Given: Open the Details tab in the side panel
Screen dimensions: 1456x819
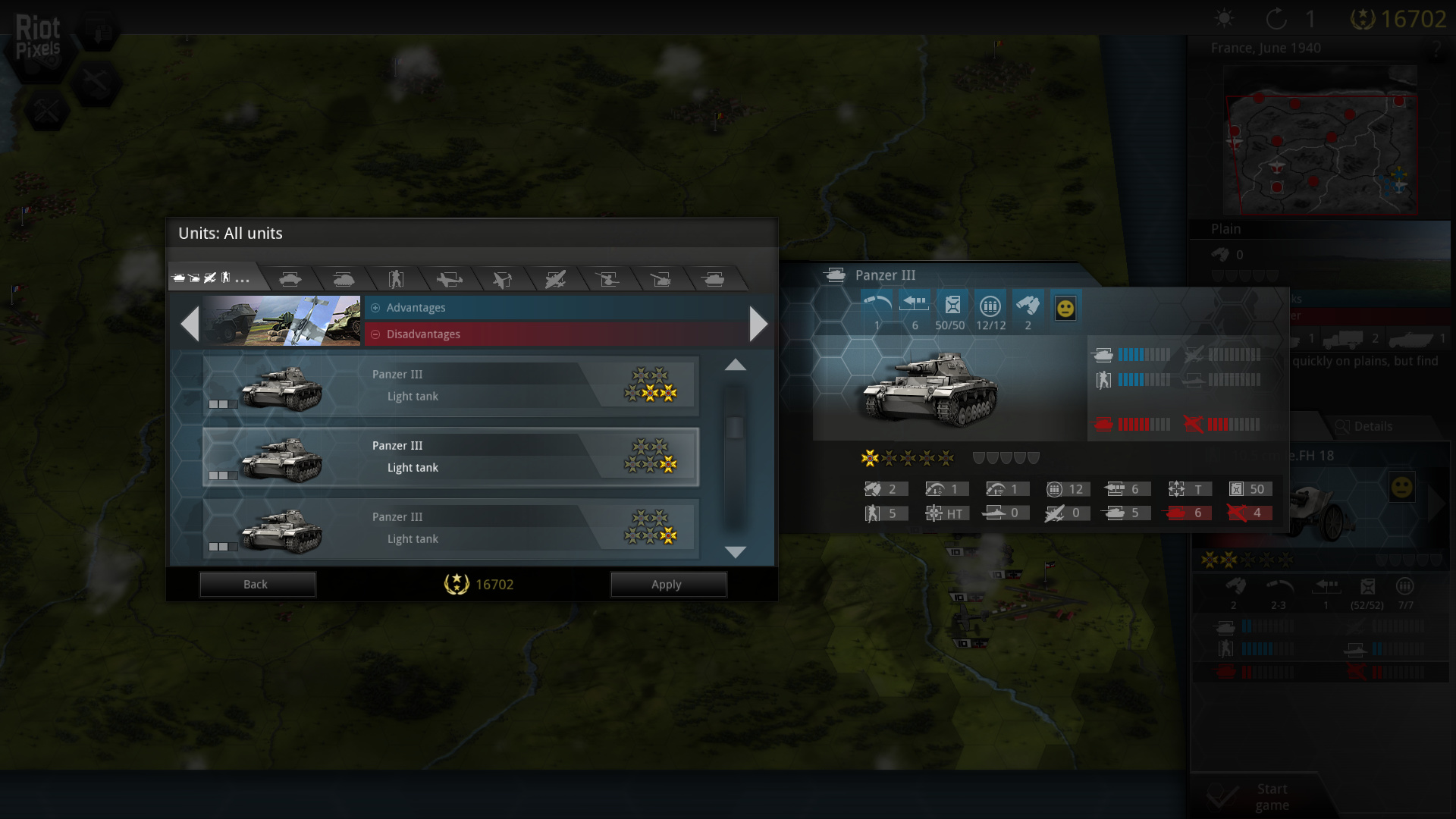Looking at the screenshot, I should (x=1365, y=426).
